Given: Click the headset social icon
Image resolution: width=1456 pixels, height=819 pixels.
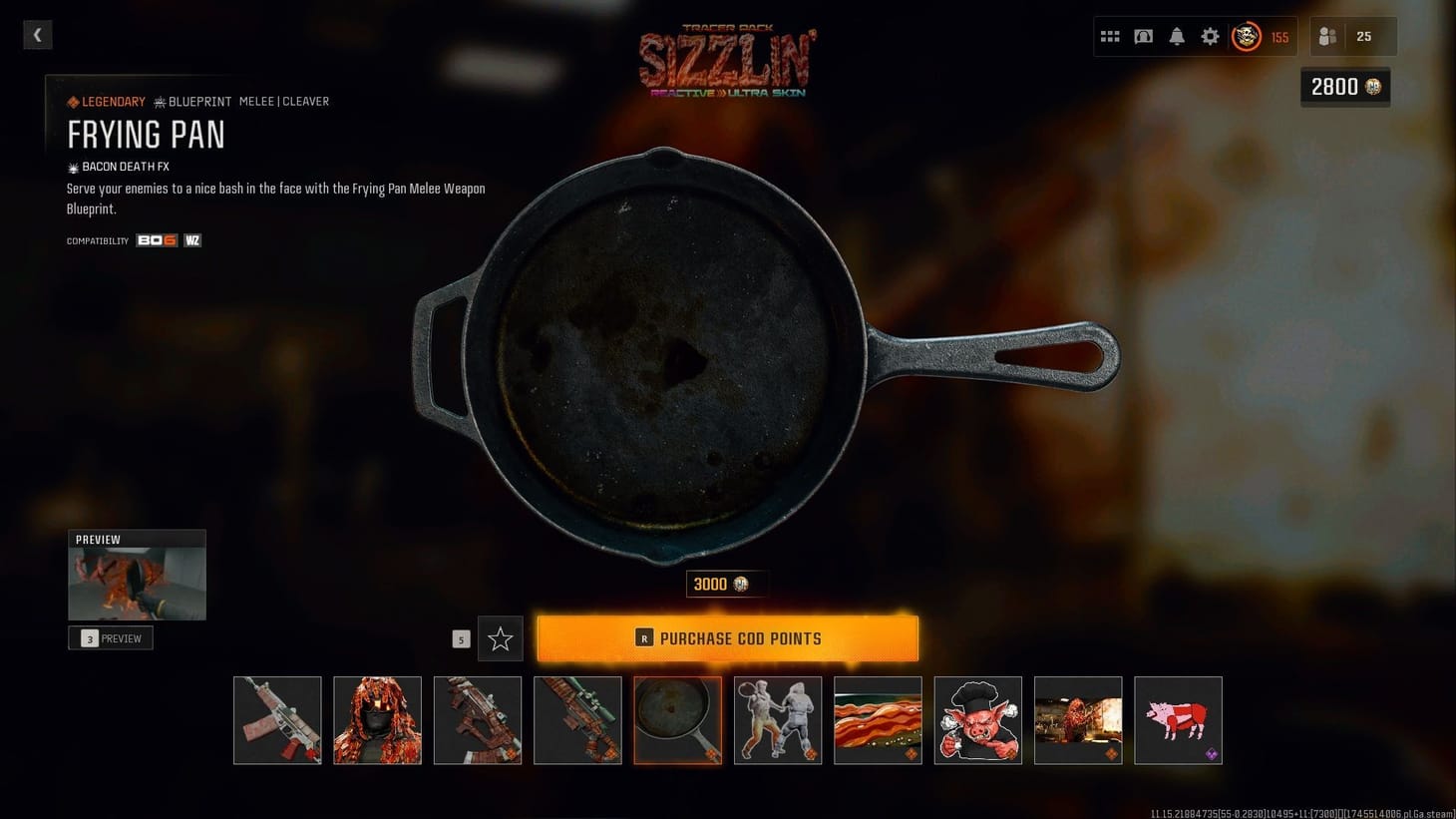Looking at the screenshot, I should point(1143,36).
